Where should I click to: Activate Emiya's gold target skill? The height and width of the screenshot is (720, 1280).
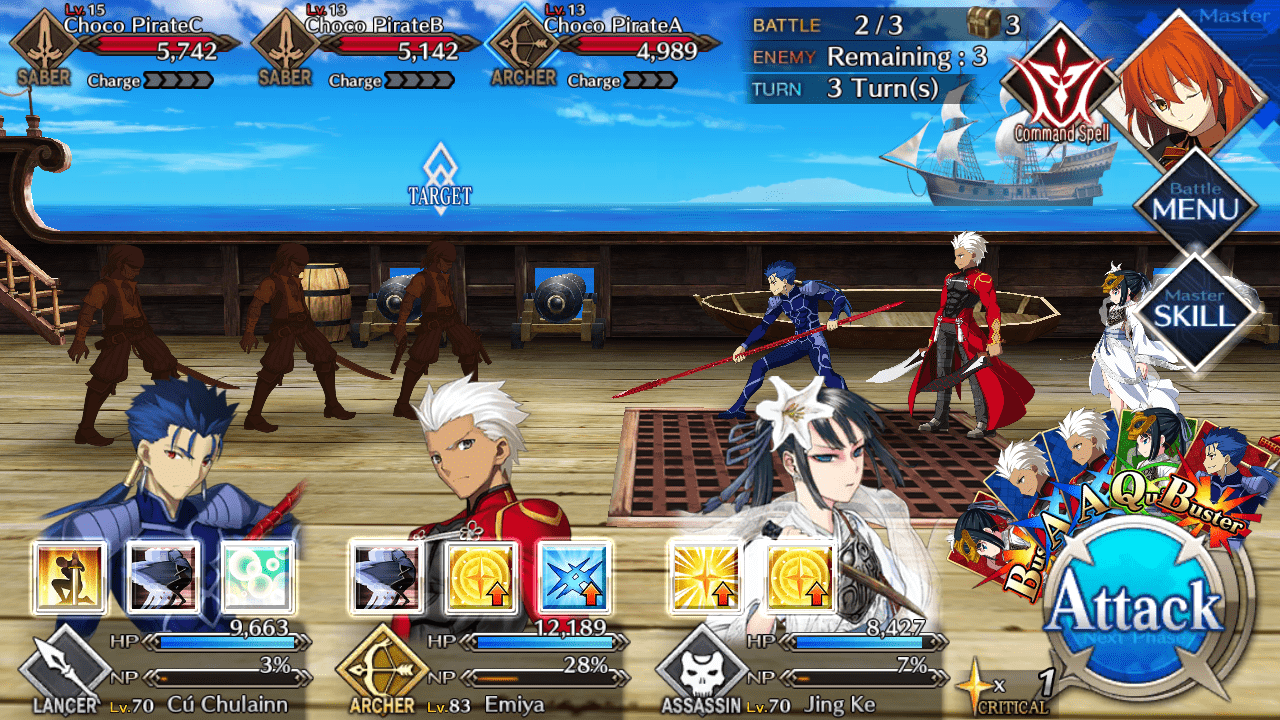click(x=481, y=576)
